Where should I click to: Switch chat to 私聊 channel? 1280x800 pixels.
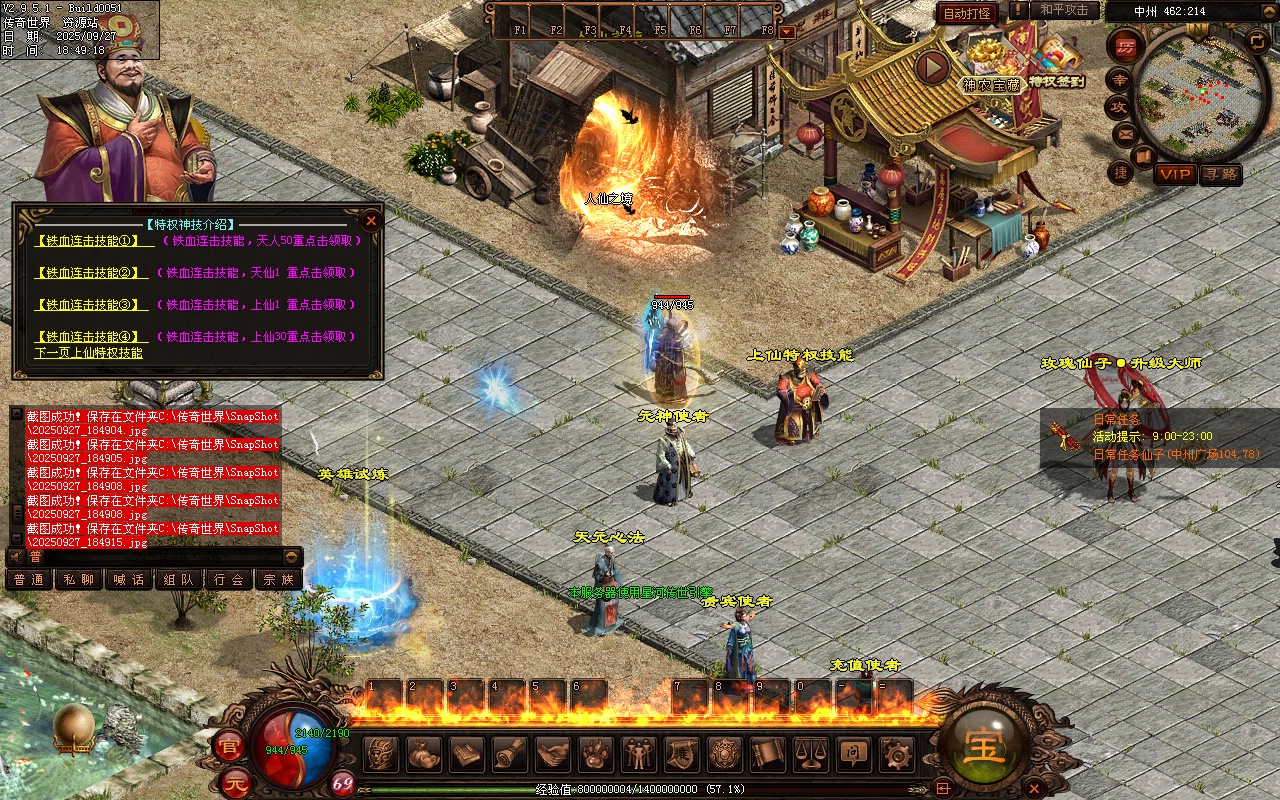79,579
